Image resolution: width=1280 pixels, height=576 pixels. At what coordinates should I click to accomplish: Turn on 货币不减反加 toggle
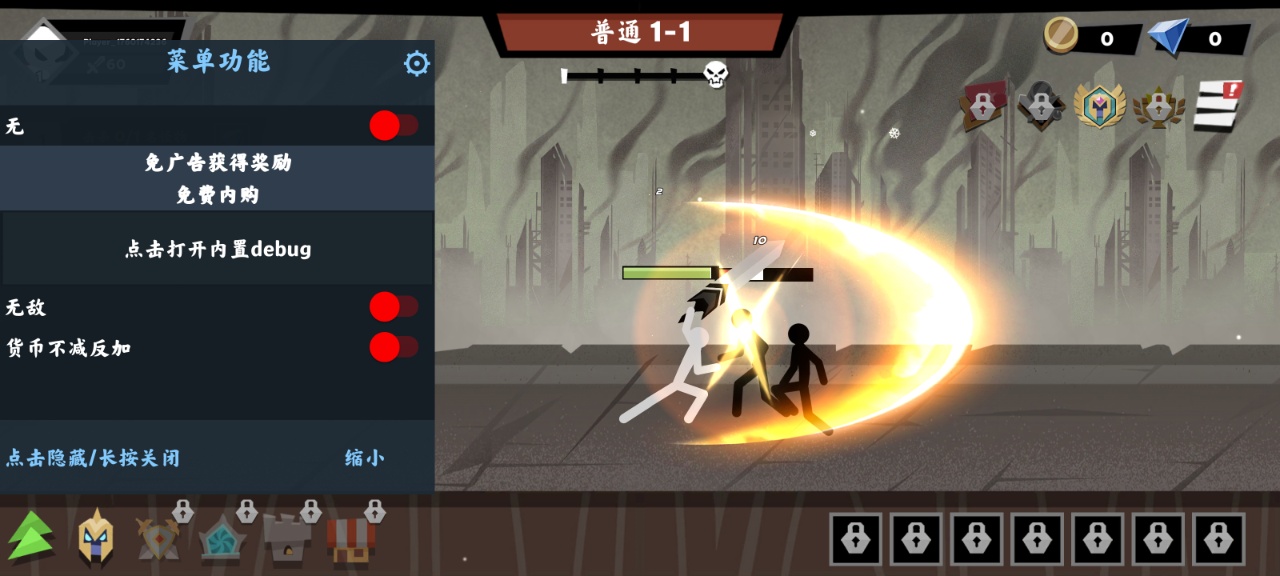click(x=393, y=348)
